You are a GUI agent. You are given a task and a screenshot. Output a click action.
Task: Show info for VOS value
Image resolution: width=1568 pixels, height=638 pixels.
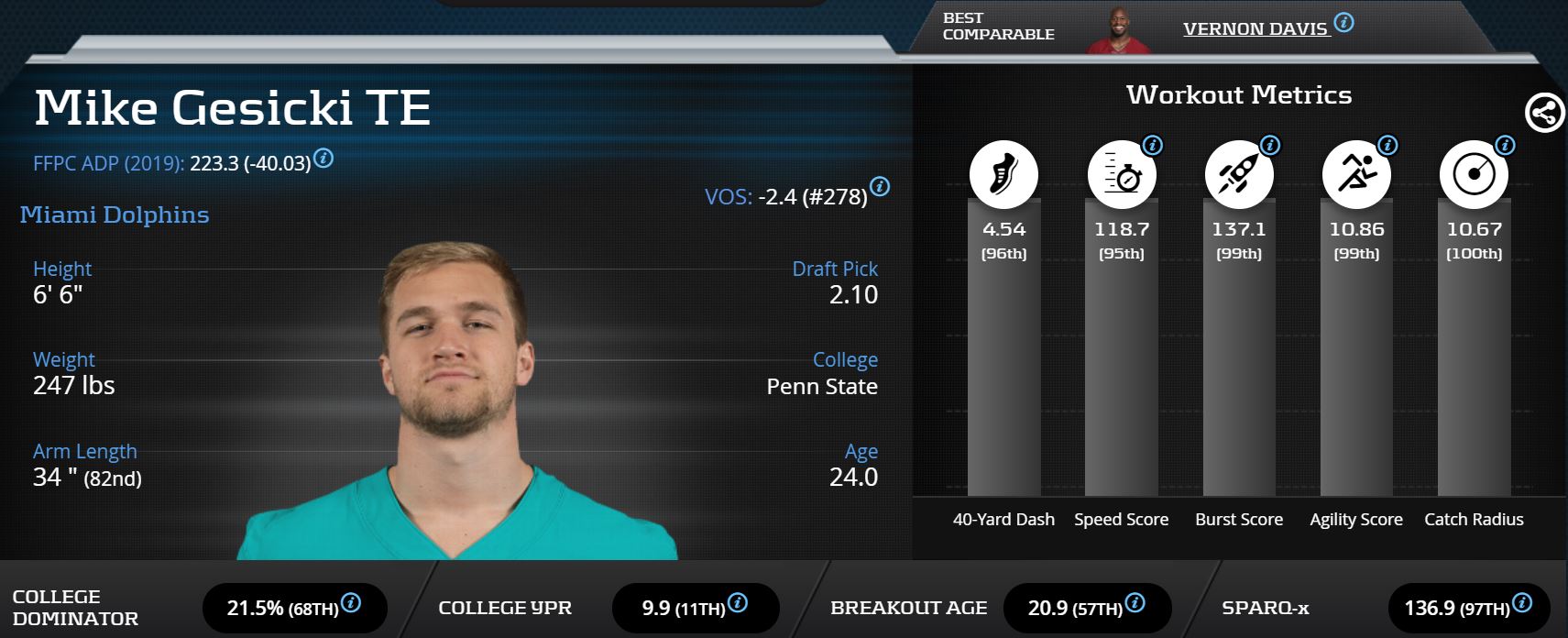click(880, 187)
